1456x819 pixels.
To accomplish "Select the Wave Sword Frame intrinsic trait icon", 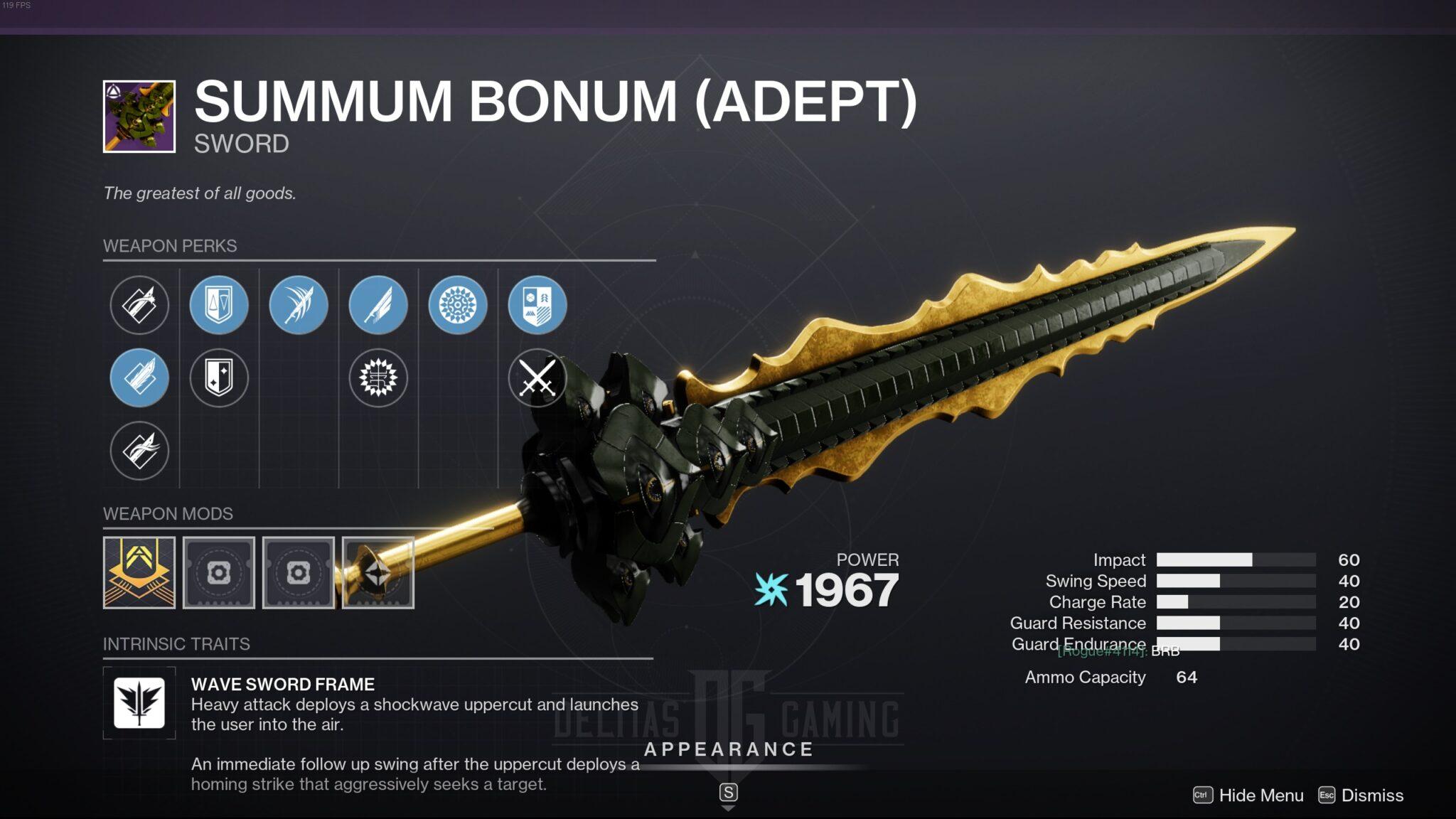I will click(139, 705).
